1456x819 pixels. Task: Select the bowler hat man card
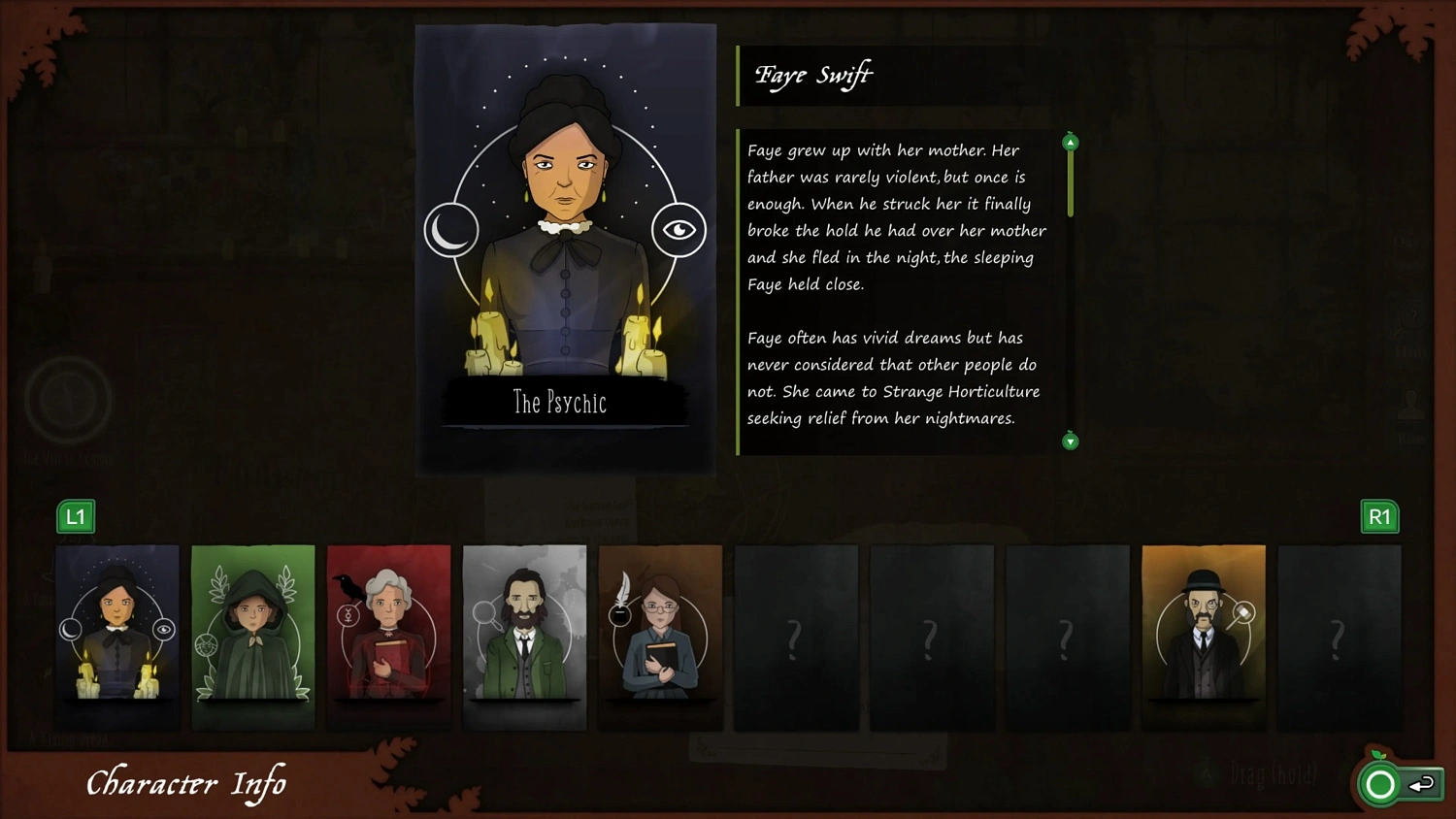[x=1204, y=637]
